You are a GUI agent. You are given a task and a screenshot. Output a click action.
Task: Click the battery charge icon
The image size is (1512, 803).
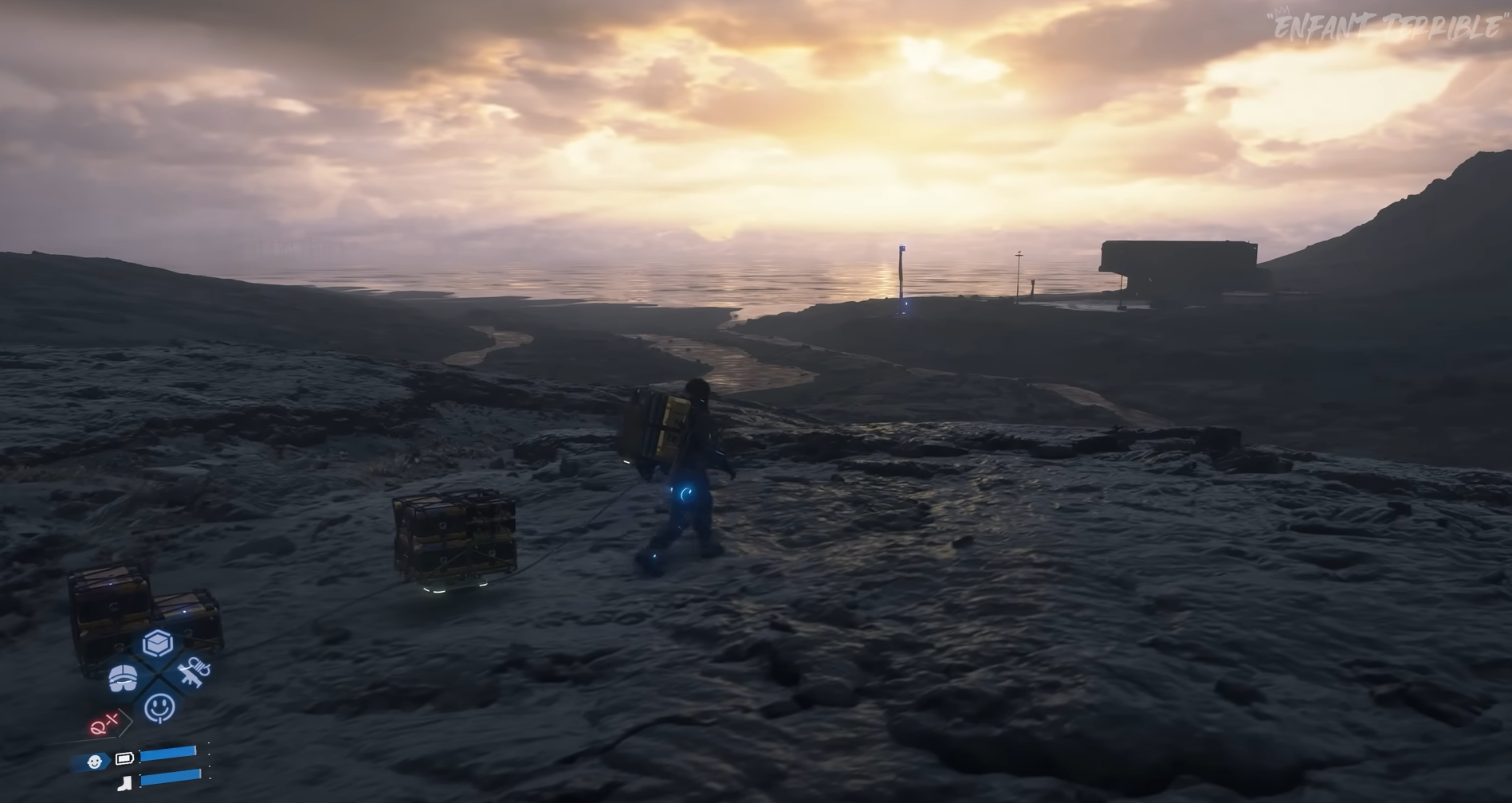[124, 758]
